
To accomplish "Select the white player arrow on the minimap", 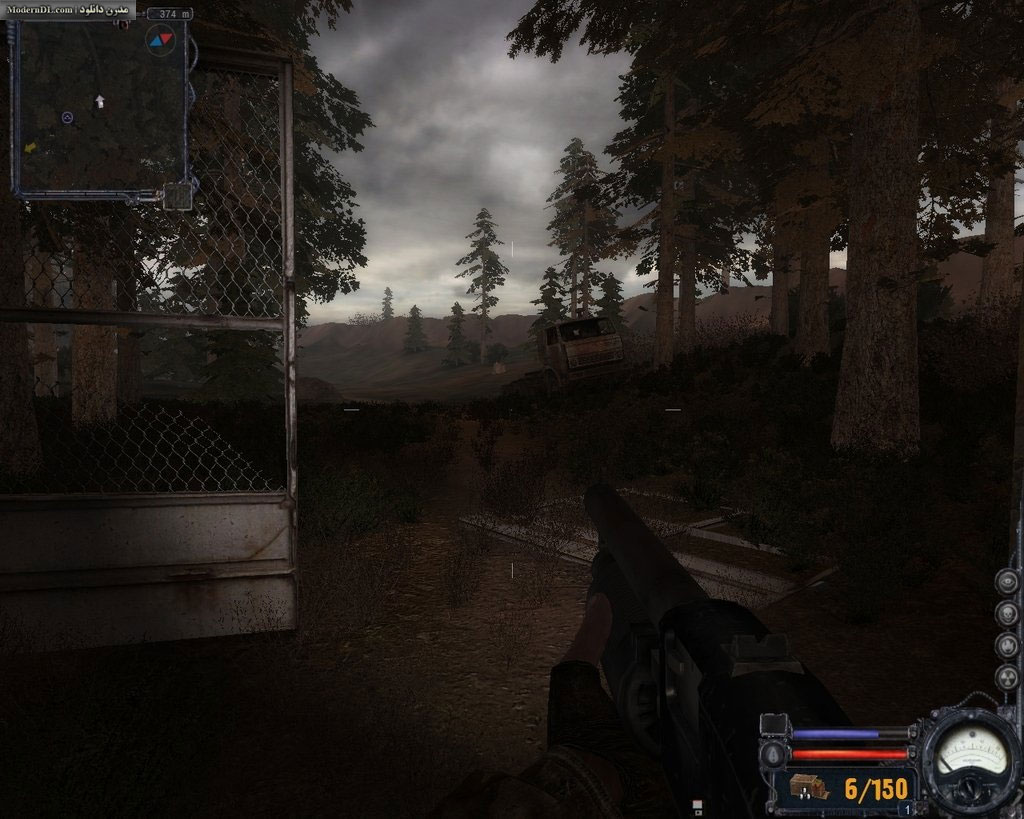I will pos(99,101).
